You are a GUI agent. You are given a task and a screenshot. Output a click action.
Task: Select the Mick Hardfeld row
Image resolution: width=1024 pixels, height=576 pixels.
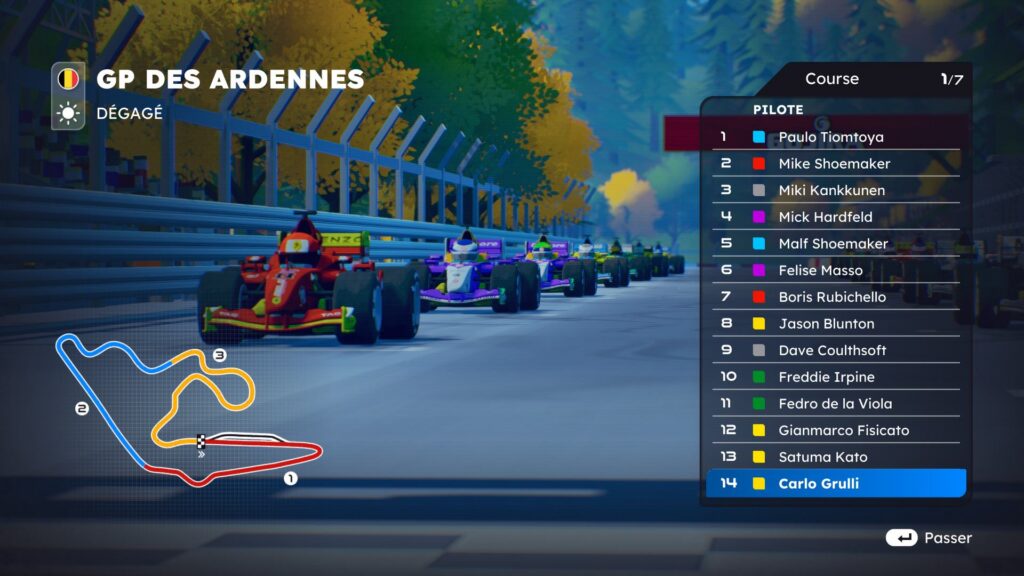[x=835, y=217]
